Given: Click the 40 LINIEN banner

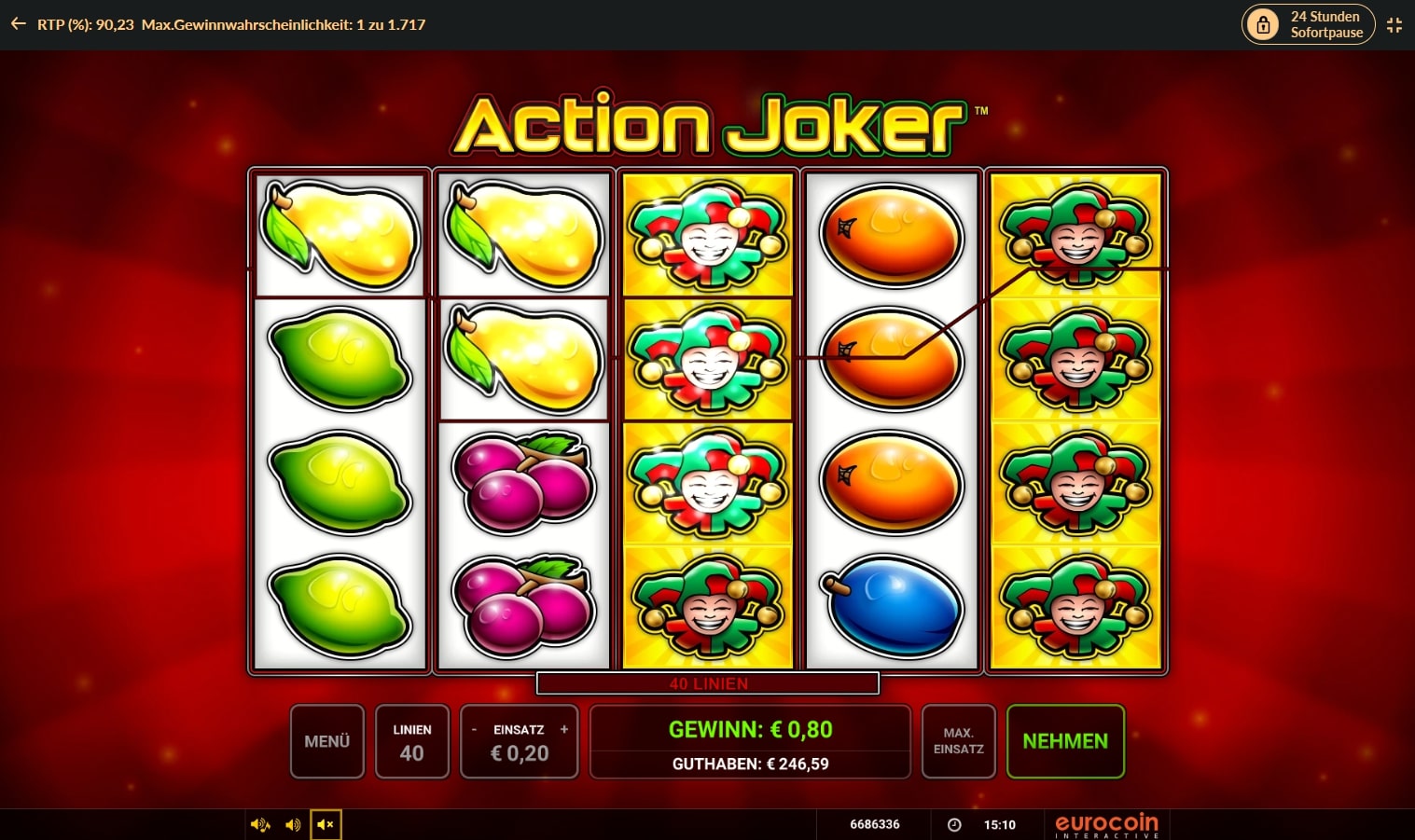Looking at the screenshot, I should point(707,682).
